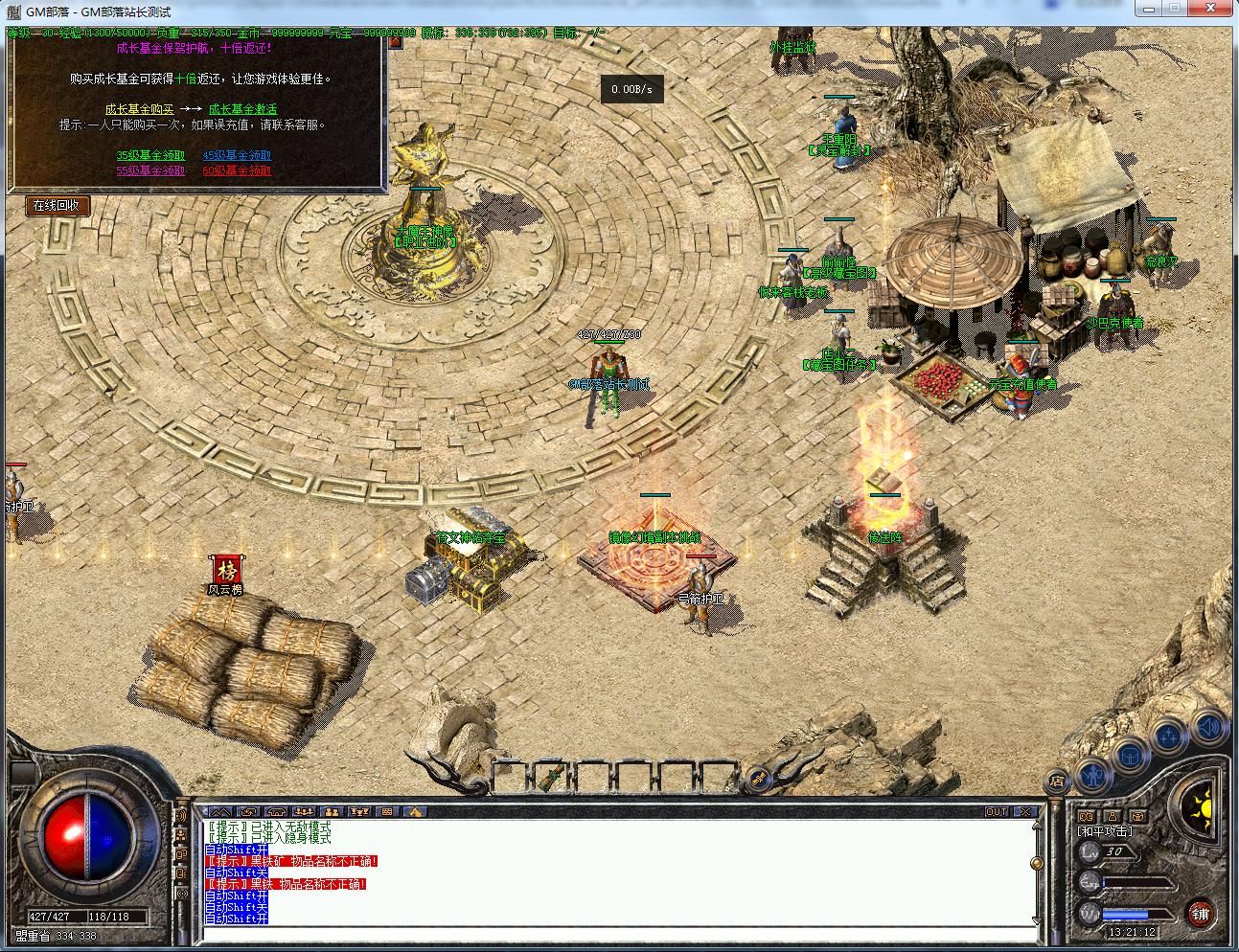
Task: Choose the 60级基金领取 link
Action: coord(236,170)
